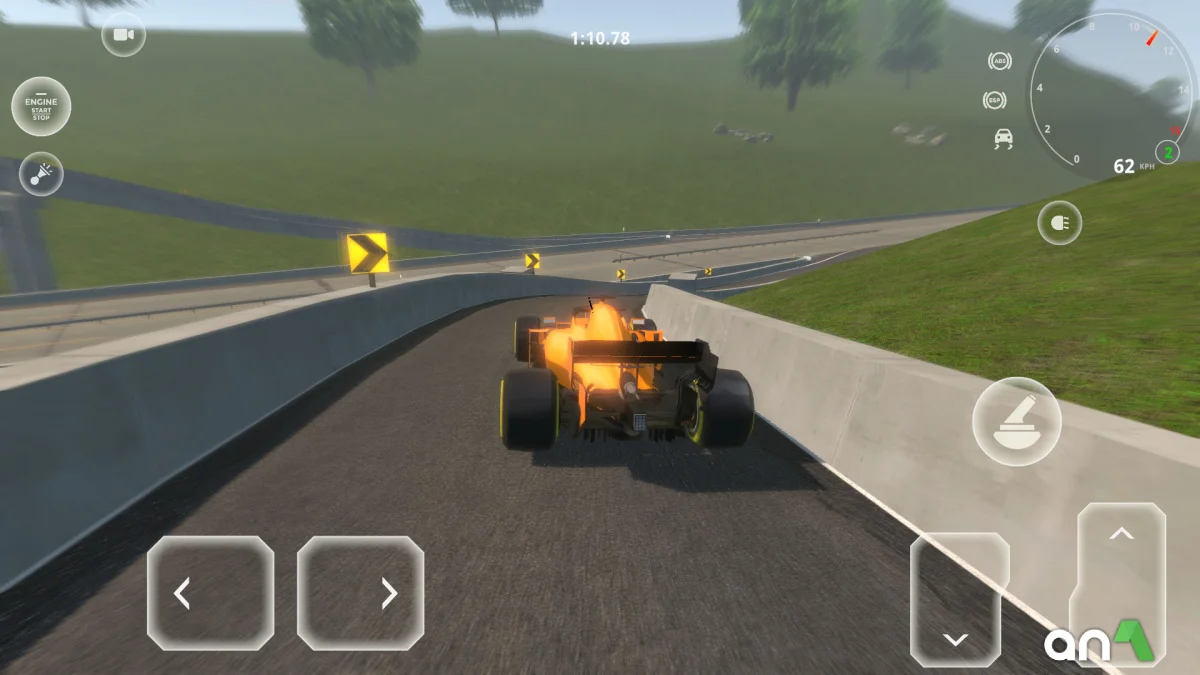Pull the handbrake lever button

coord(1017,421)
